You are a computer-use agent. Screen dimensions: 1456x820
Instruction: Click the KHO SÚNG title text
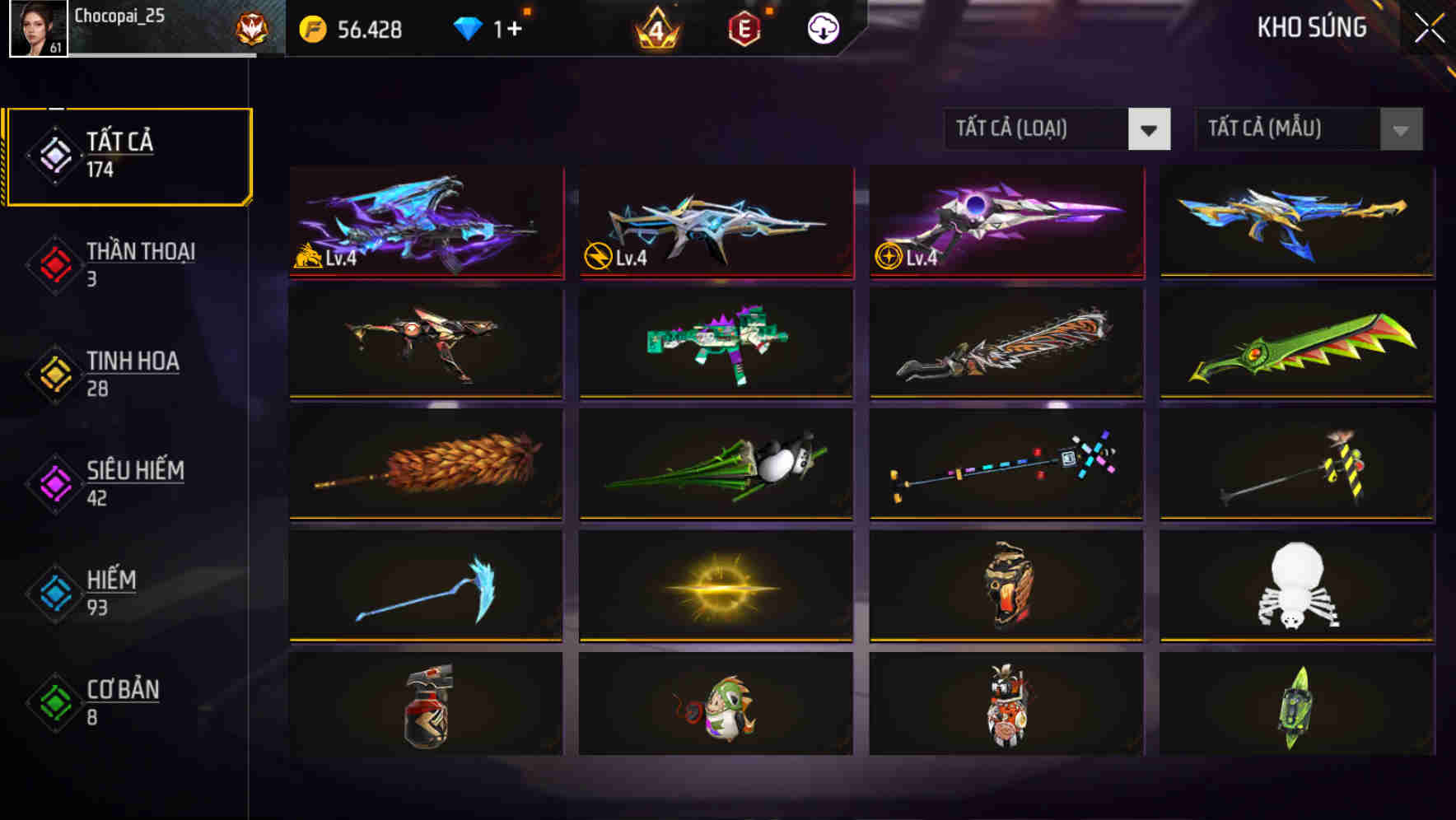point(1312,27)
